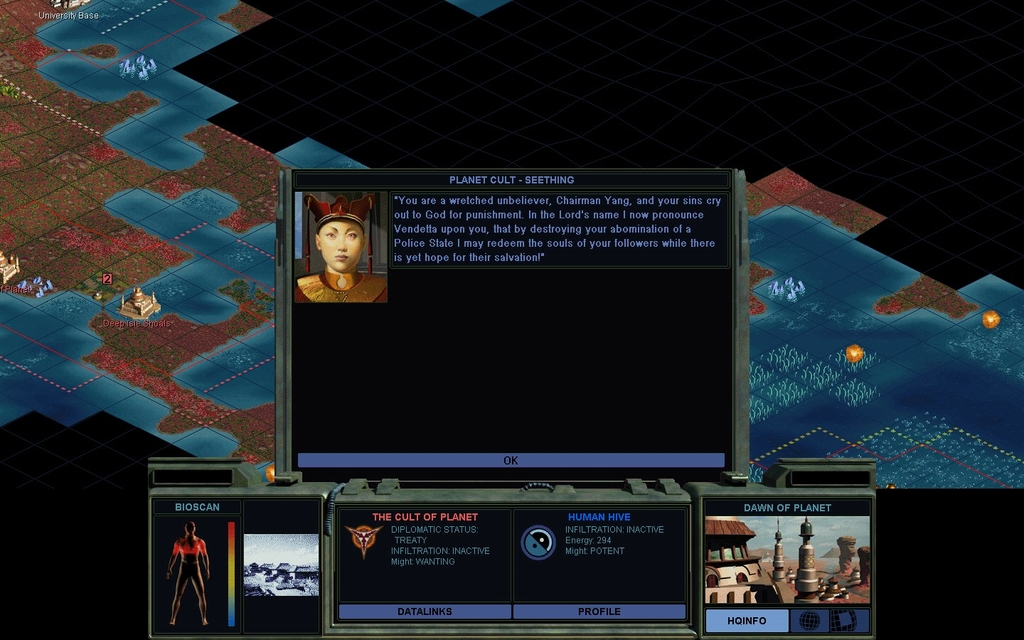Switch to the round globe view

pos(809,621)
